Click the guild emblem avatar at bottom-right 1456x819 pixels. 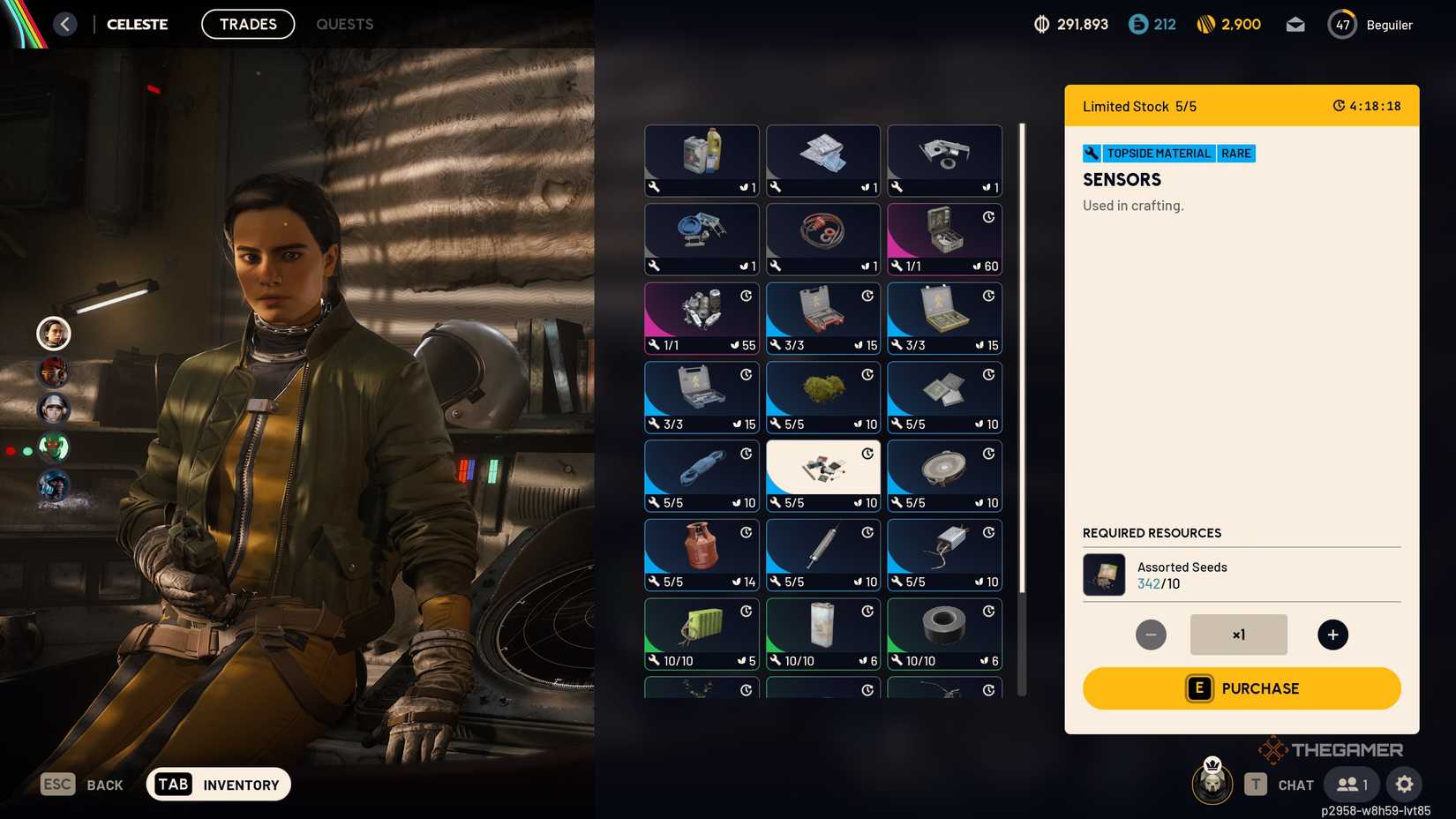[x=1212, y=784]
